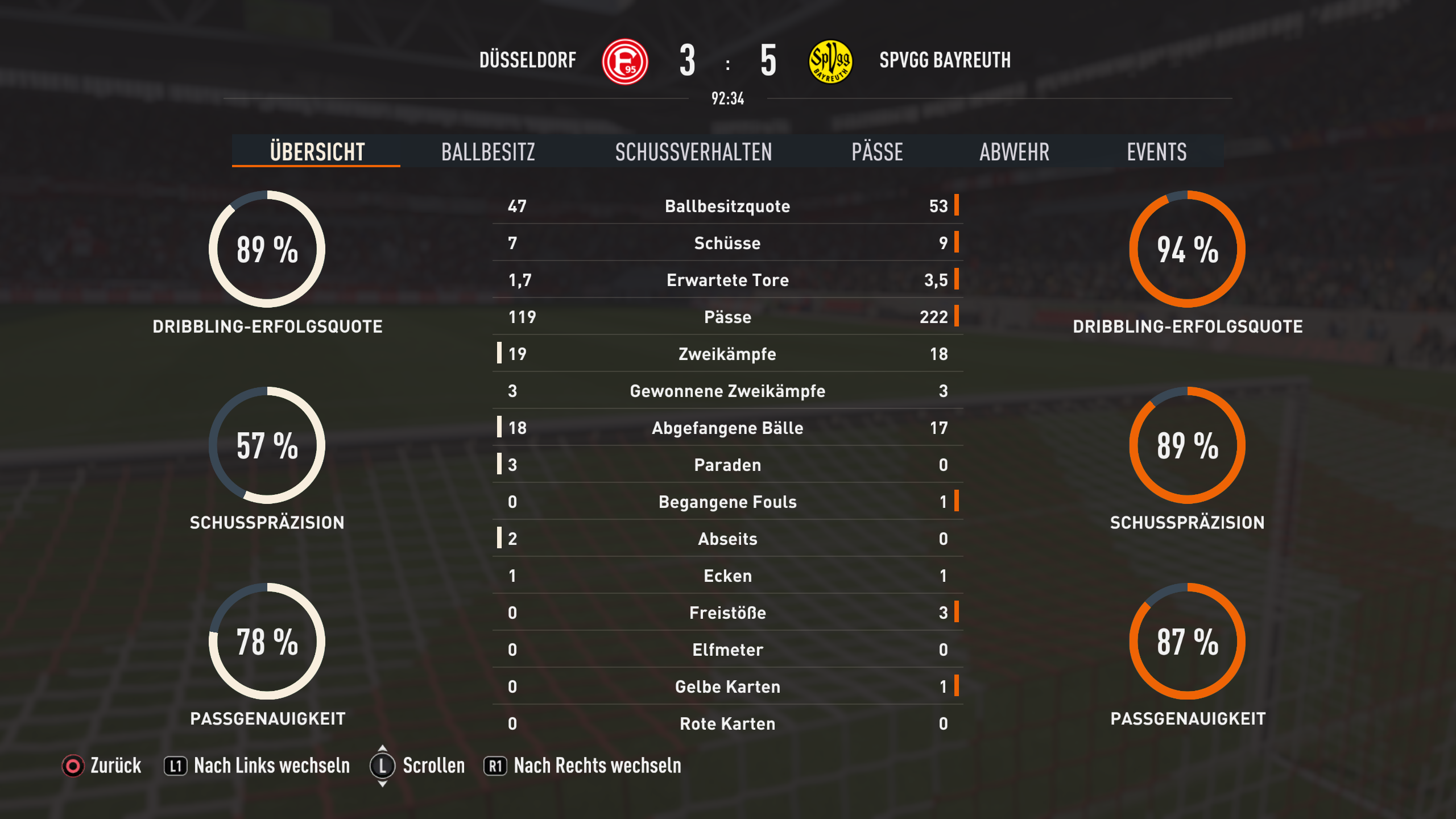
Task: Go to the Abwehr tab
Action: tap(1014, 152)
